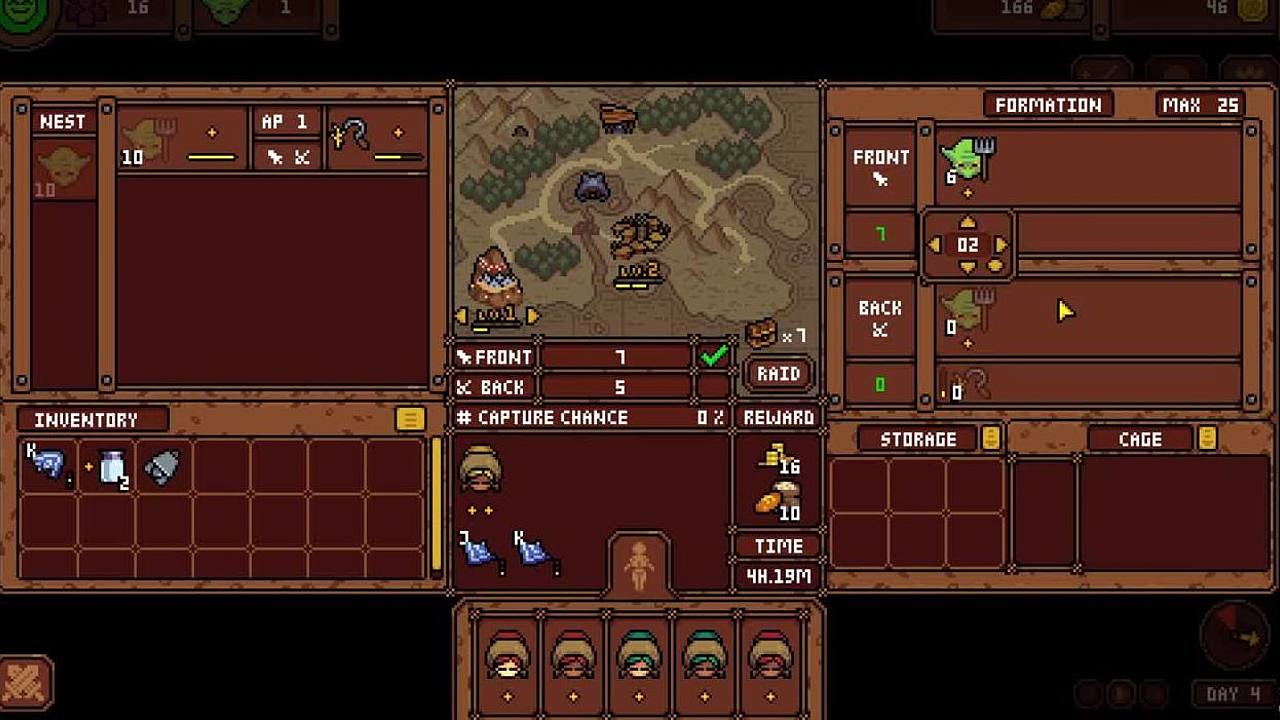Select the blue cloth item in inventory
Image resolution: width=1280 pixels, height=720 pixels.
pyautogui.click(x=47, y=465)
